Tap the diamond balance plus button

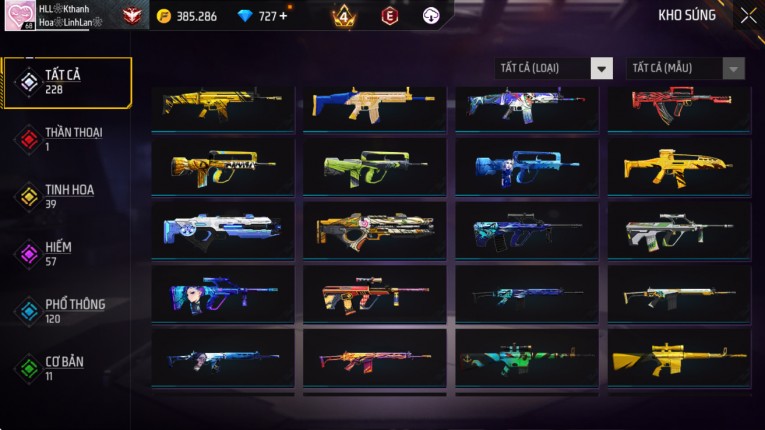pos(283,16)
